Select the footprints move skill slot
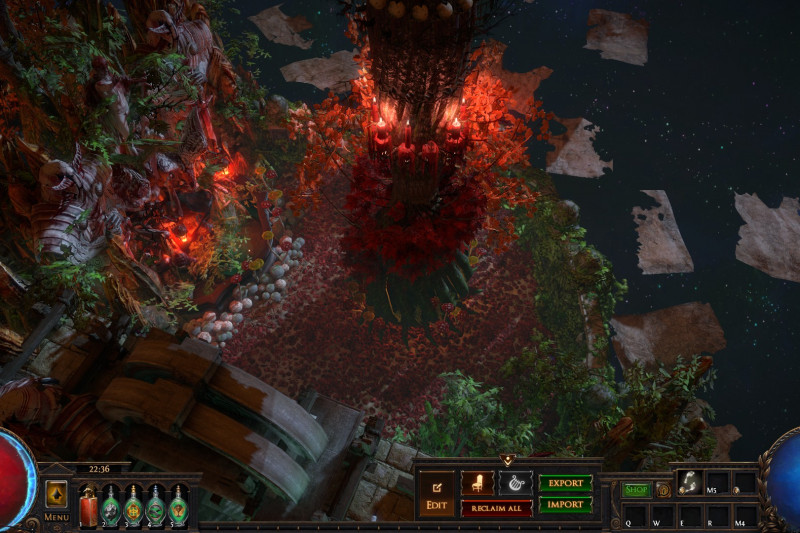 [x=689, y=482]
